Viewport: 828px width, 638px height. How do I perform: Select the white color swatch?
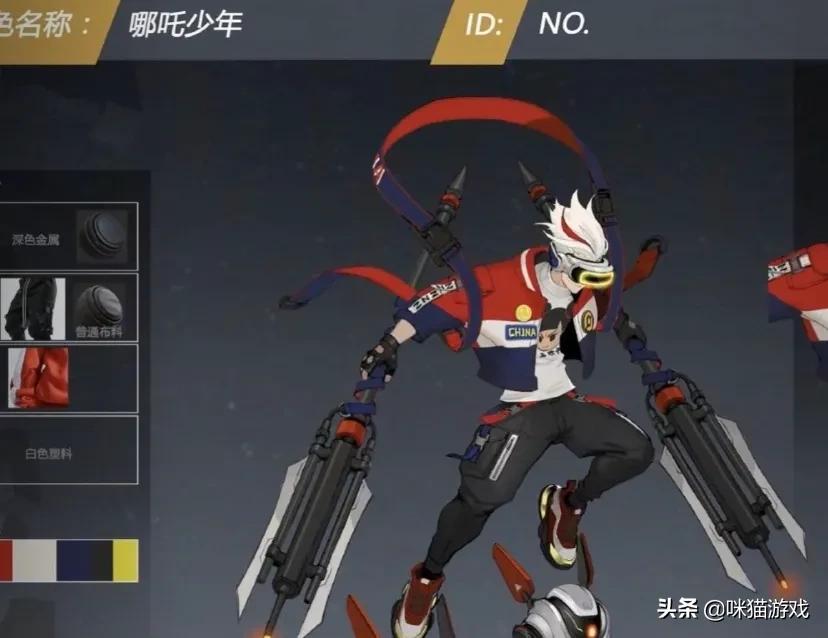click(x=34, y=560)
